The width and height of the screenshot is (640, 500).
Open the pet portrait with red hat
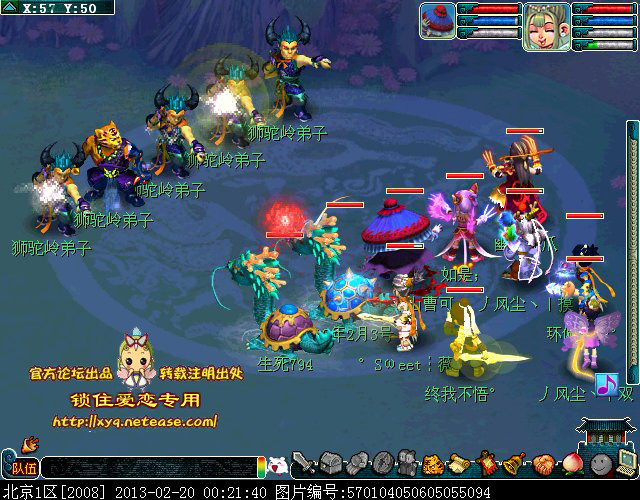(x=437, y=20)
